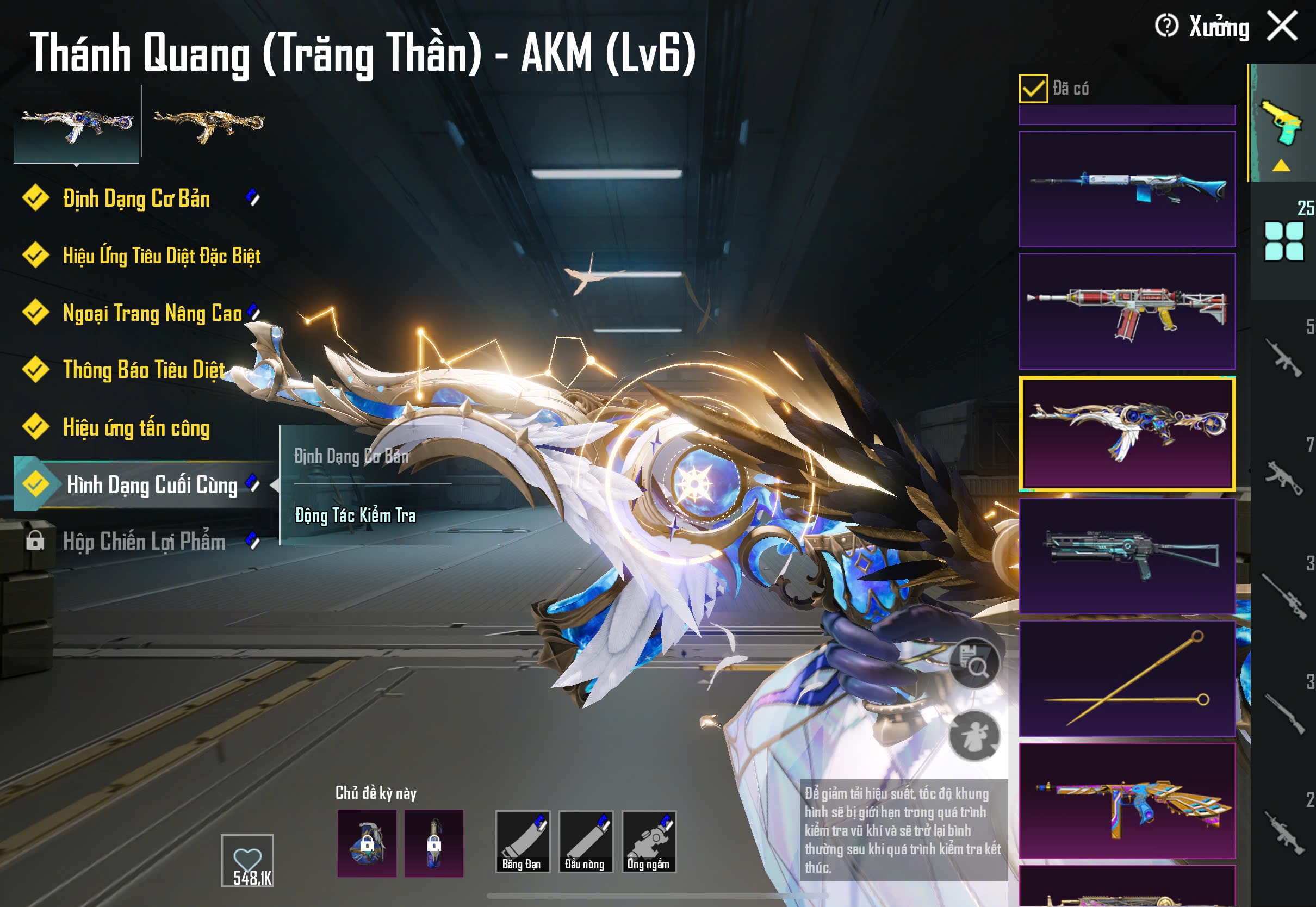The height and width of the screenshot is (907, 1316).
Task: Open the locked Hộp Chiến Lợi Phẩm entry
Action: 144,542
